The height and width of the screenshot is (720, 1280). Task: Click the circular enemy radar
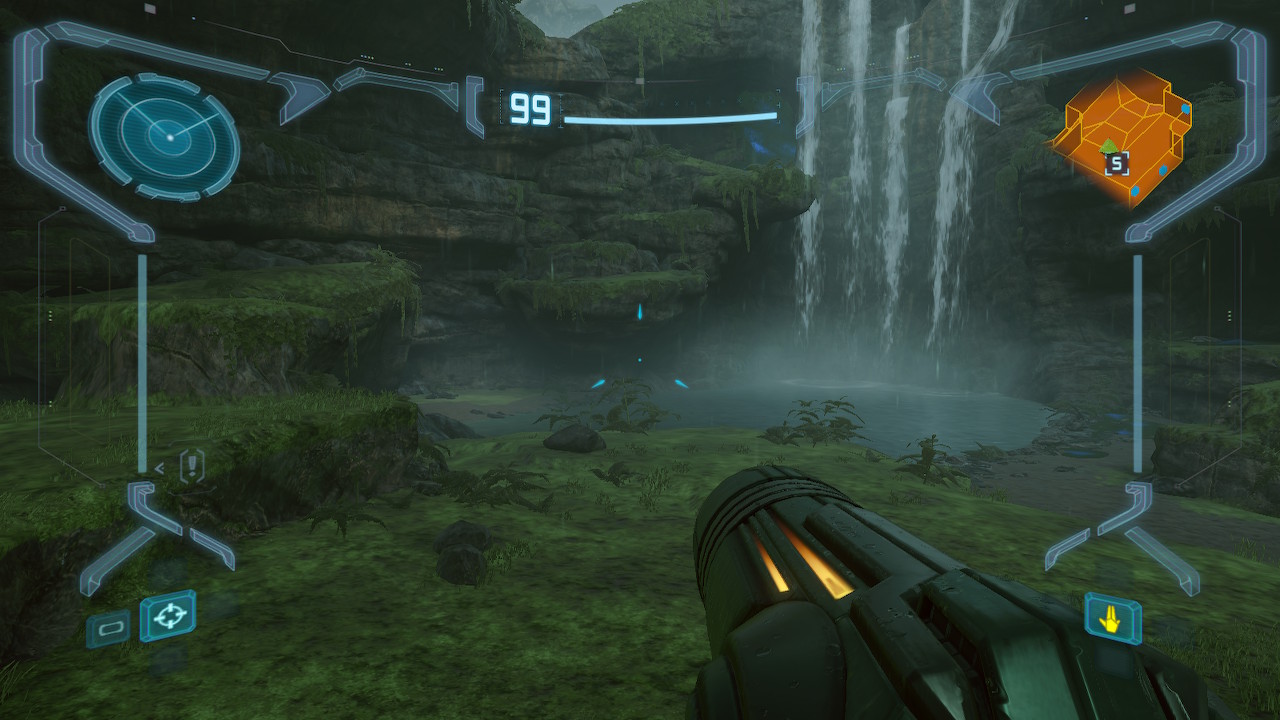click(x=164, y=136)
